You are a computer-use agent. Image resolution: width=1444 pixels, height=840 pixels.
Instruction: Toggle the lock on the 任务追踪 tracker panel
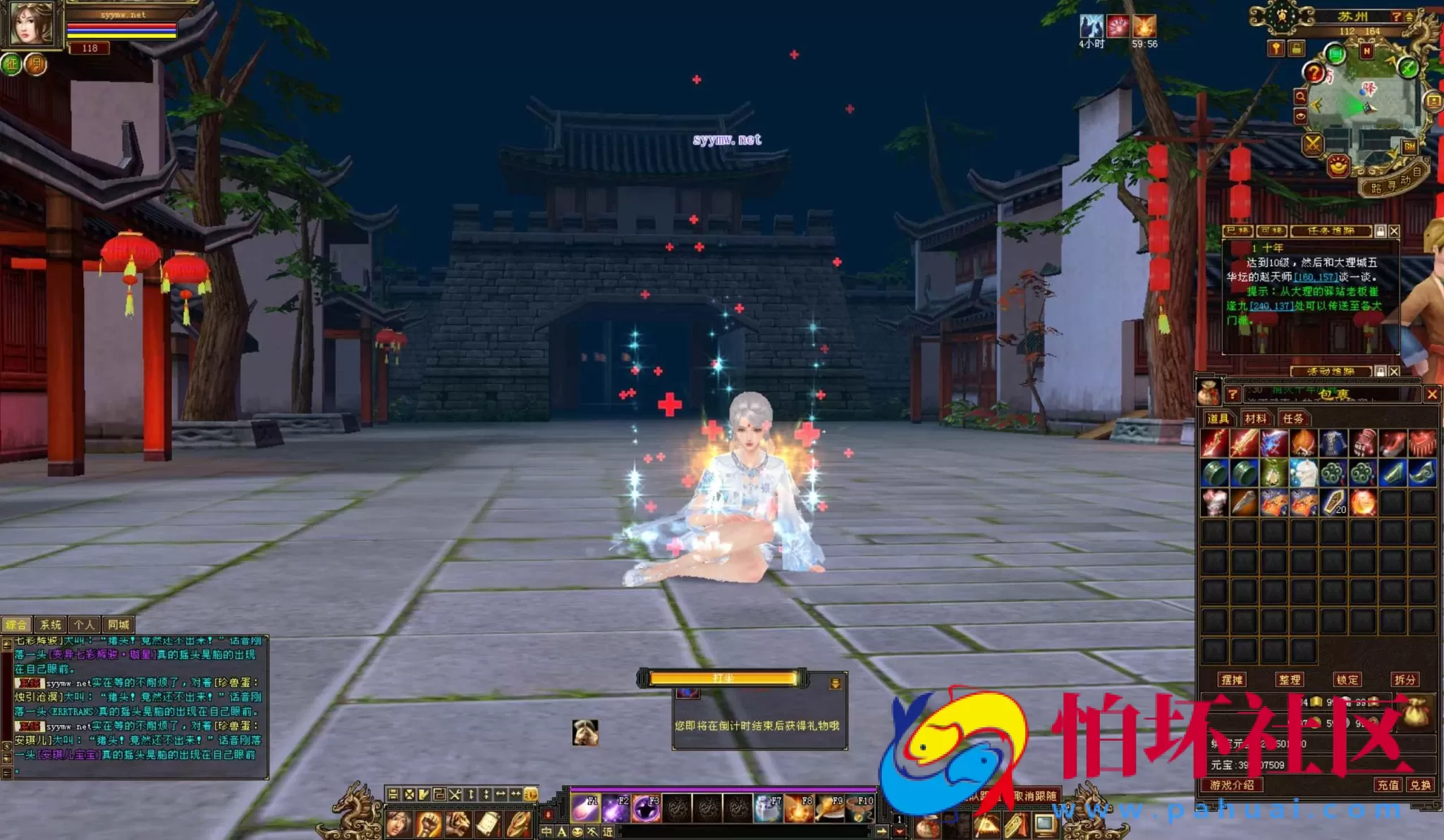1381,231
